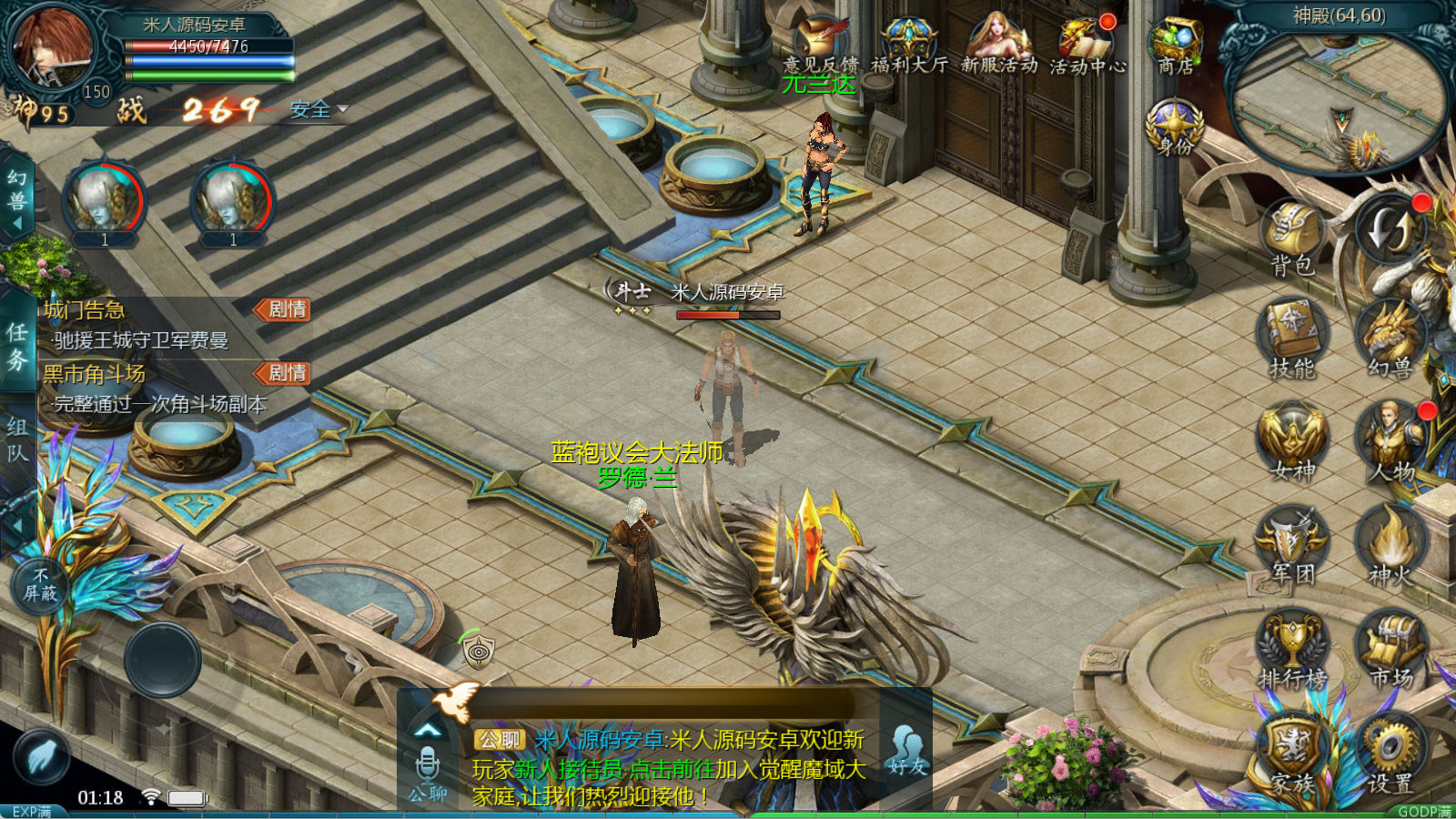1456x819 pixels.
Task: Open the 神火 divine fire menu
Action: (1390, 544)
